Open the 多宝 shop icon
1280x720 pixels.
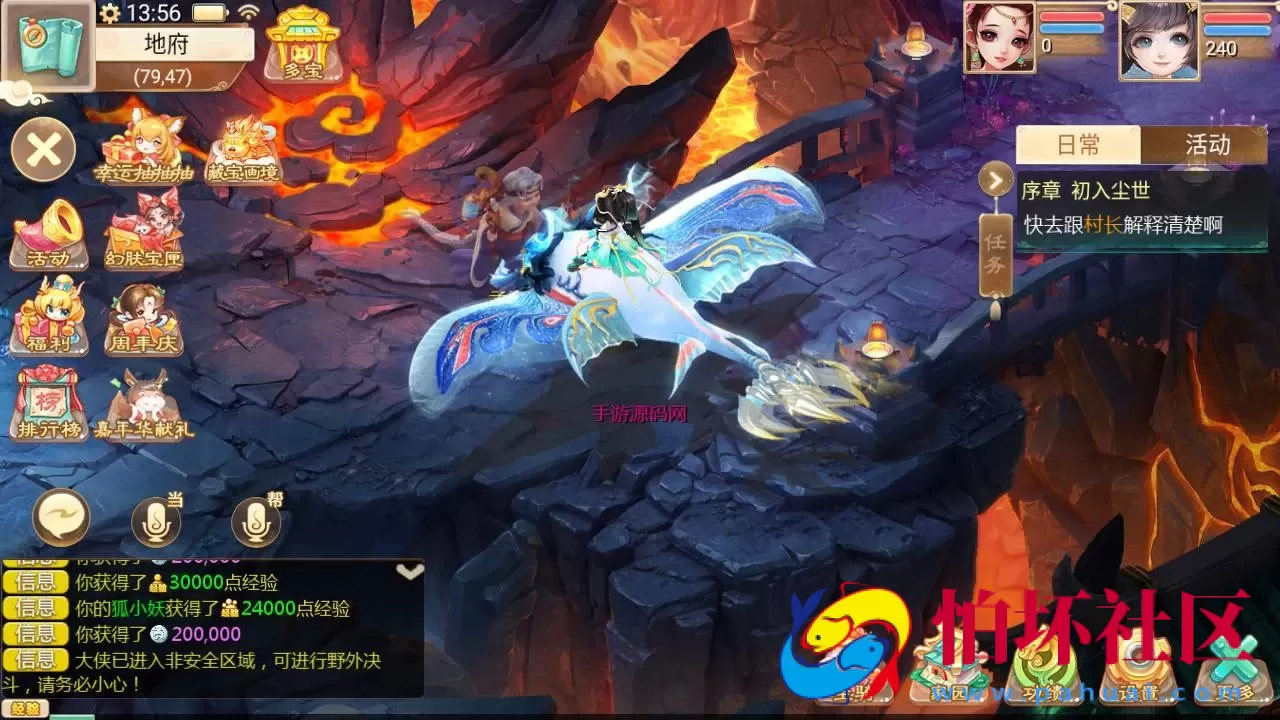[x=303, y=43]
